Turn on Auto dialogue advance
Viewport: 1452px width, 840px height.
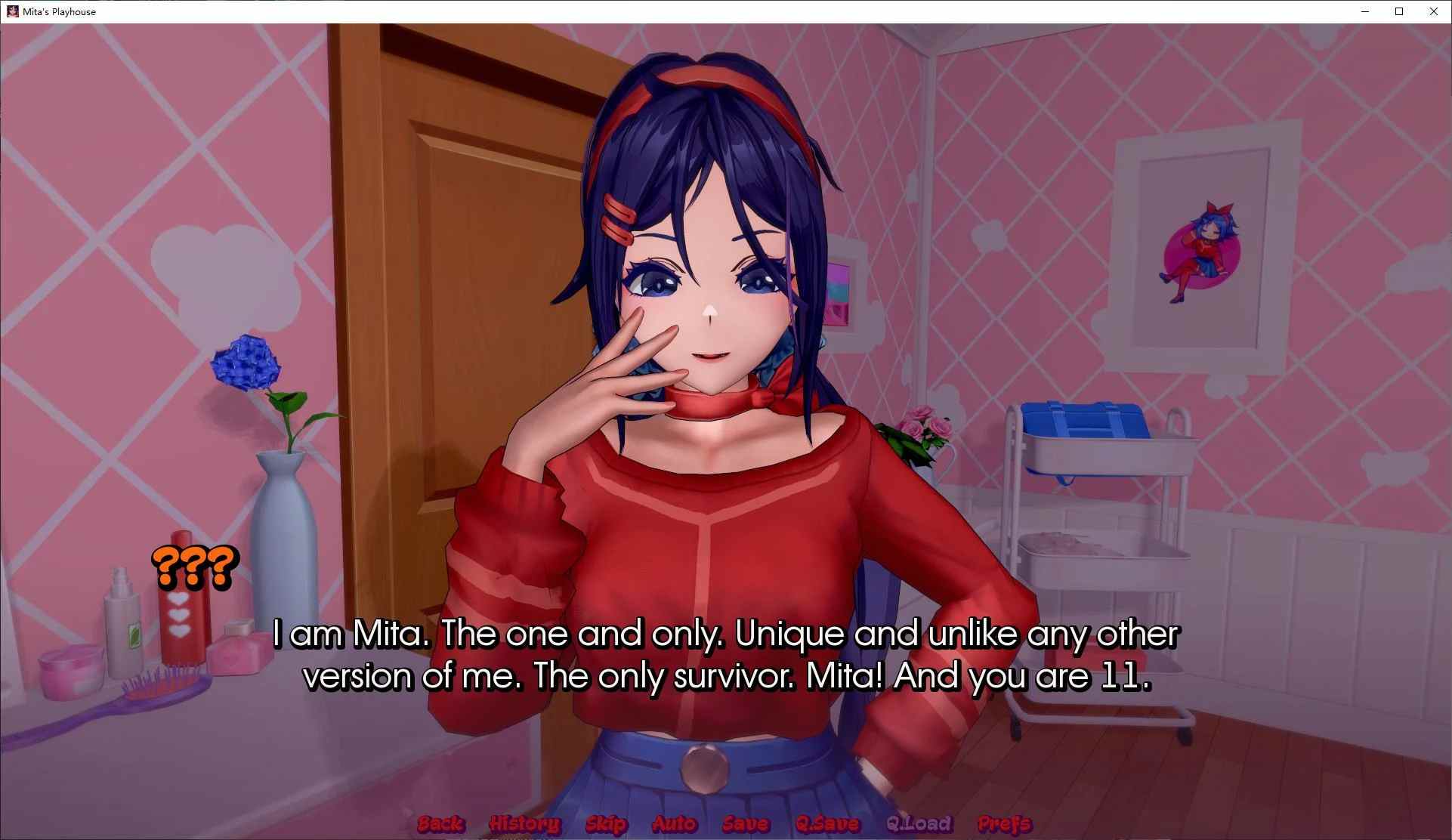point(674,823)
